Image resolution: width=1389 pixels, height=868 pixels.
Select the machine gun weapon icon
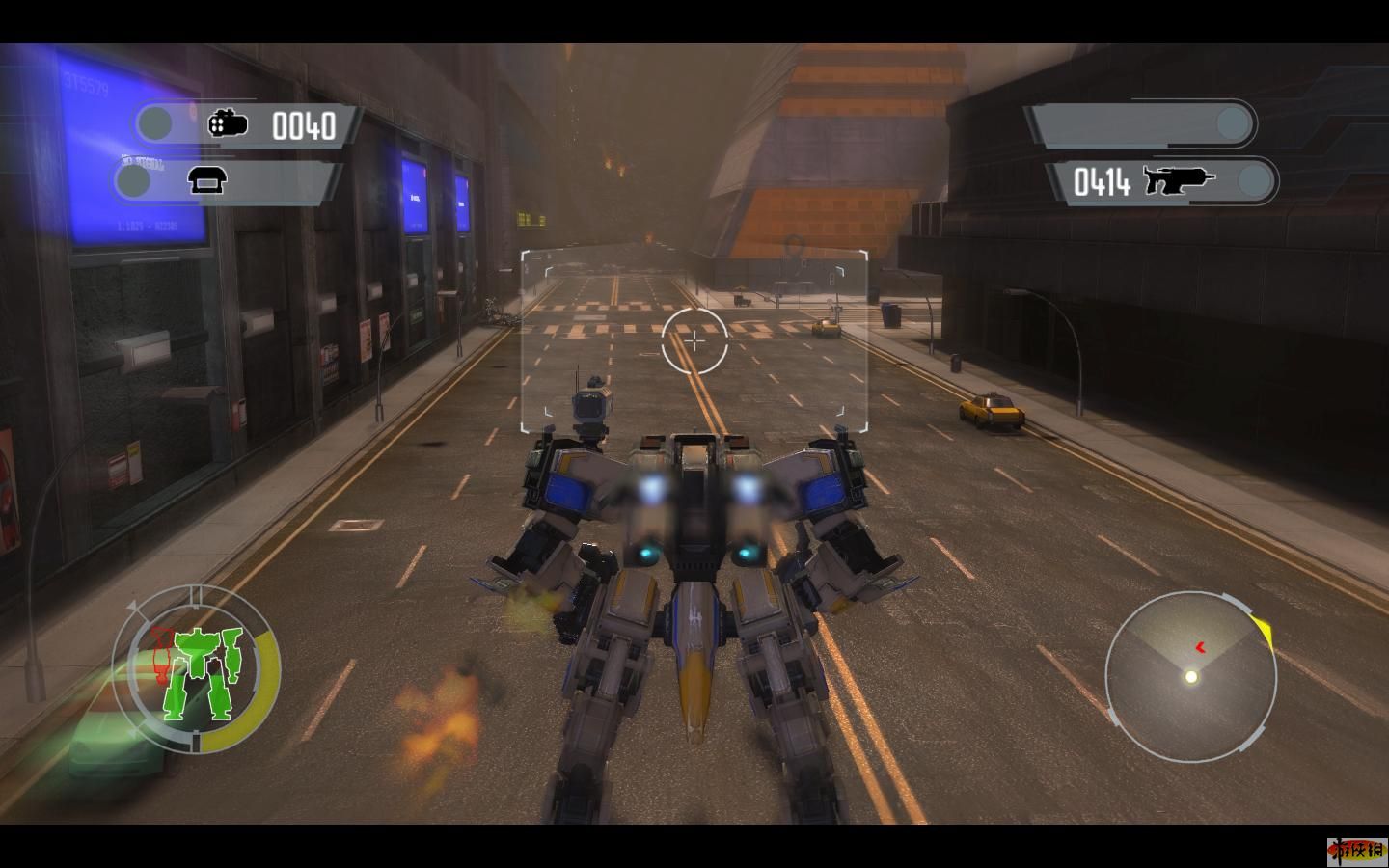coord(1179,180)
